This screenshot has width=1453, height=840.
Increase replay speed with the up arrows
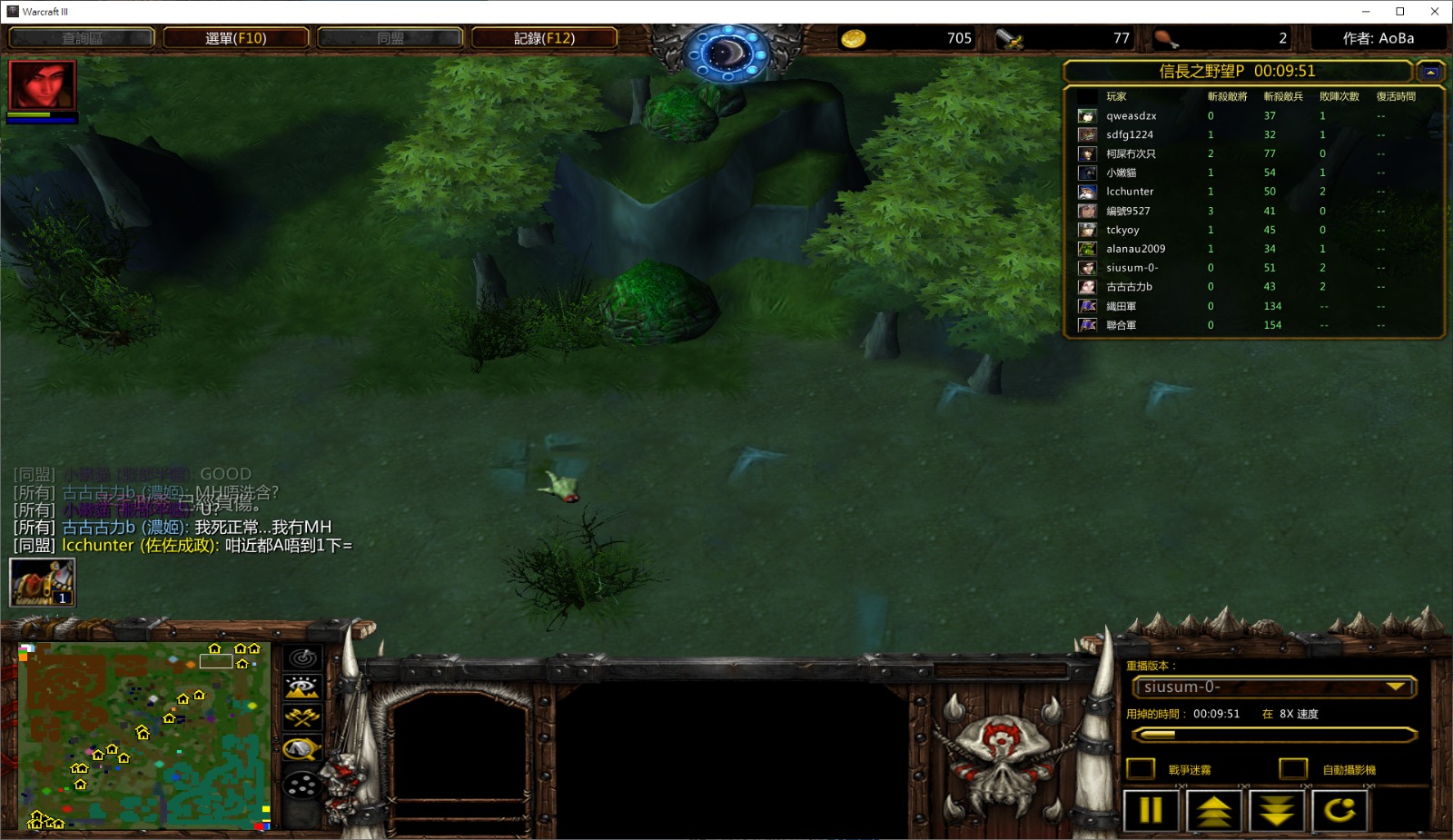pyautogui.click(x=1213, y=810)
